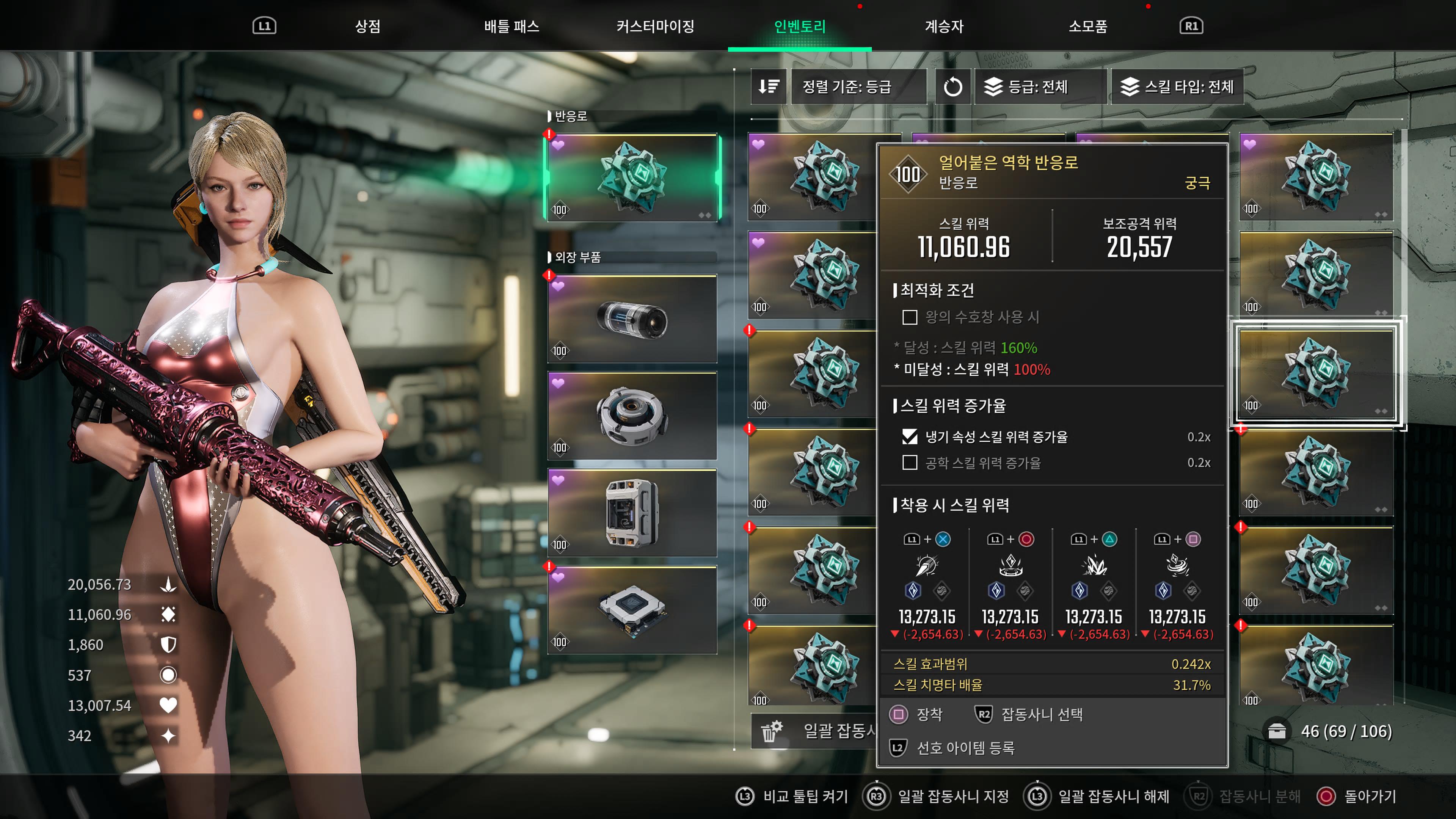Select the cylinder-shaped external component slot
The height and width of the screenshot is (819, 1456).
click(x=632, y=319)
